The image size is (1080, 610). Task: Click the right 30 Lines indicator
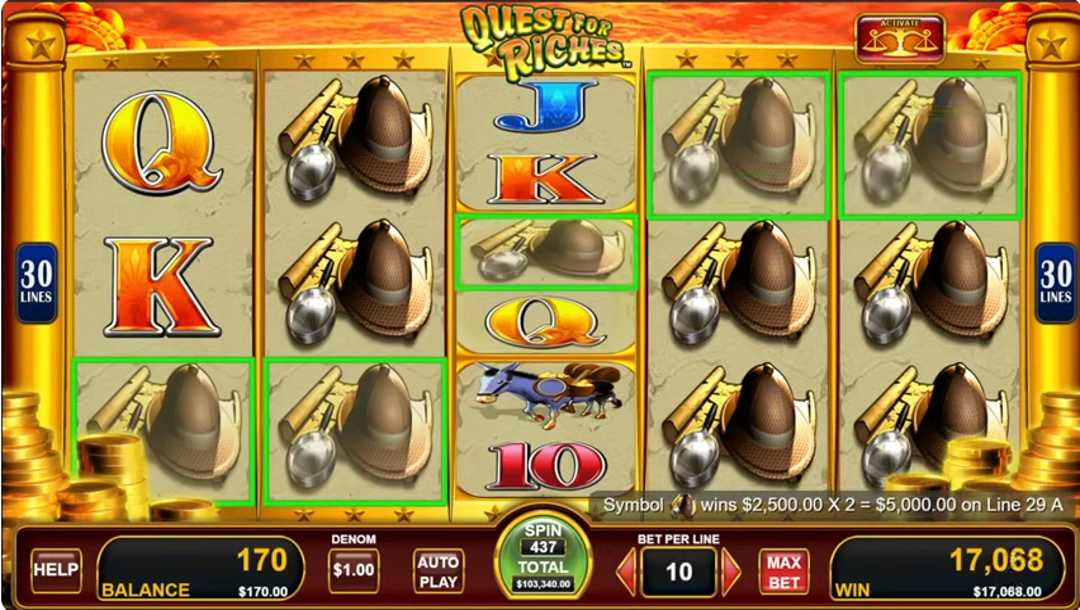(x=1055, y=283)
